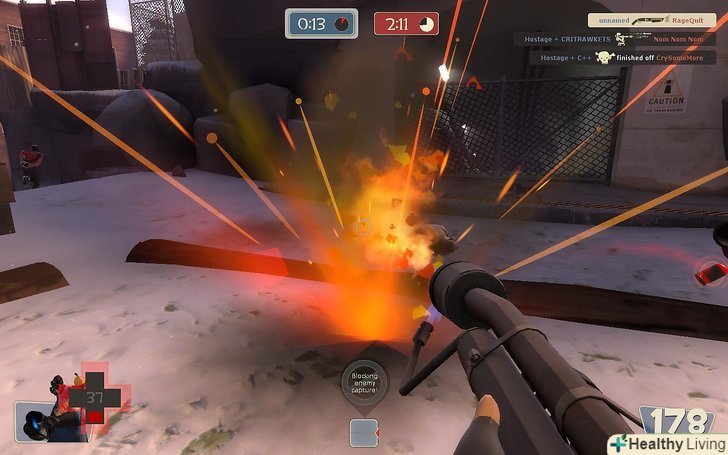Click the unnamed killed RageQuit feed entry
The height and width of the screenshot is (455, 728).
click(651, 20)
